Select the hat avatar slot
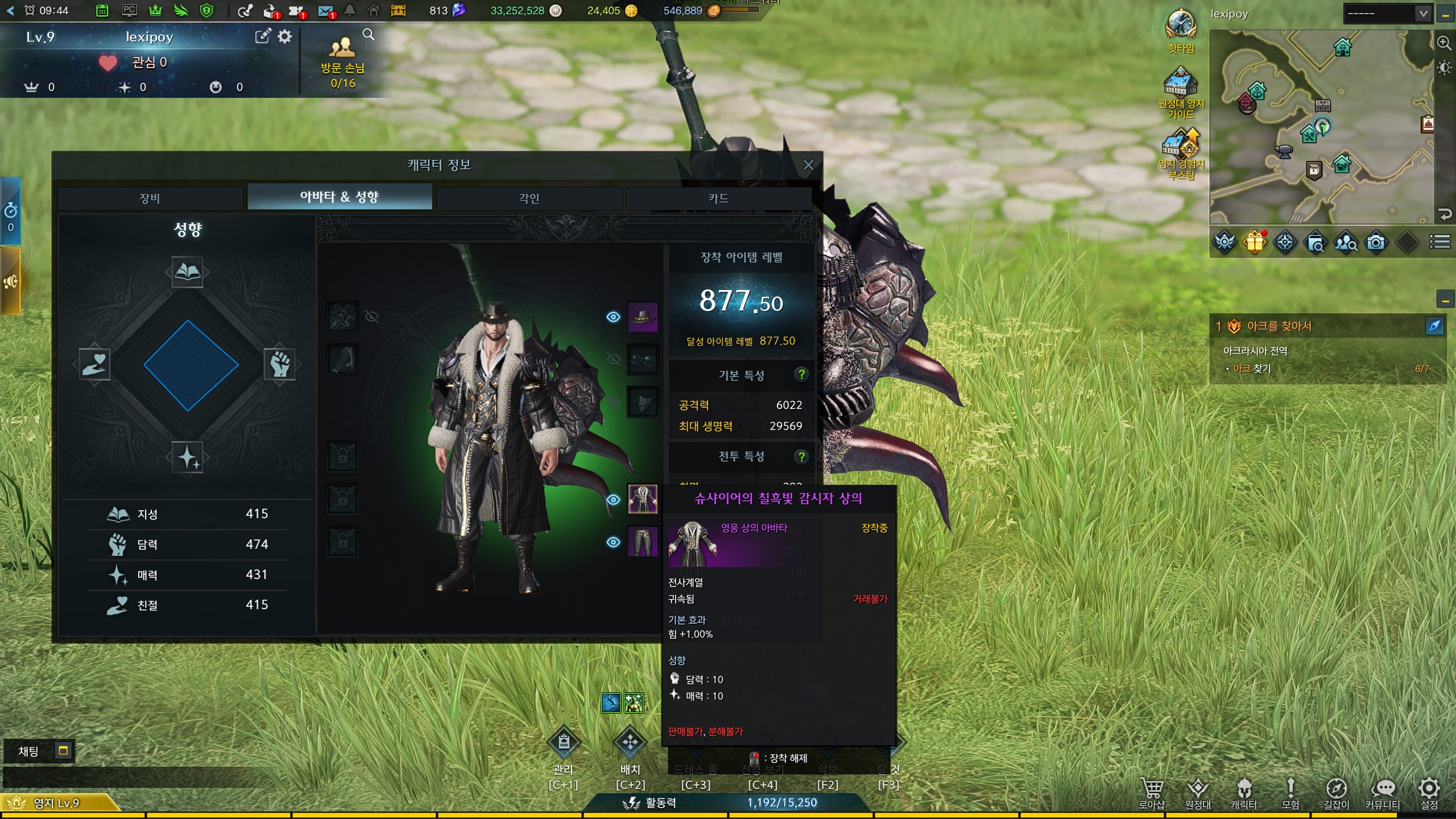 click(643, 317)
